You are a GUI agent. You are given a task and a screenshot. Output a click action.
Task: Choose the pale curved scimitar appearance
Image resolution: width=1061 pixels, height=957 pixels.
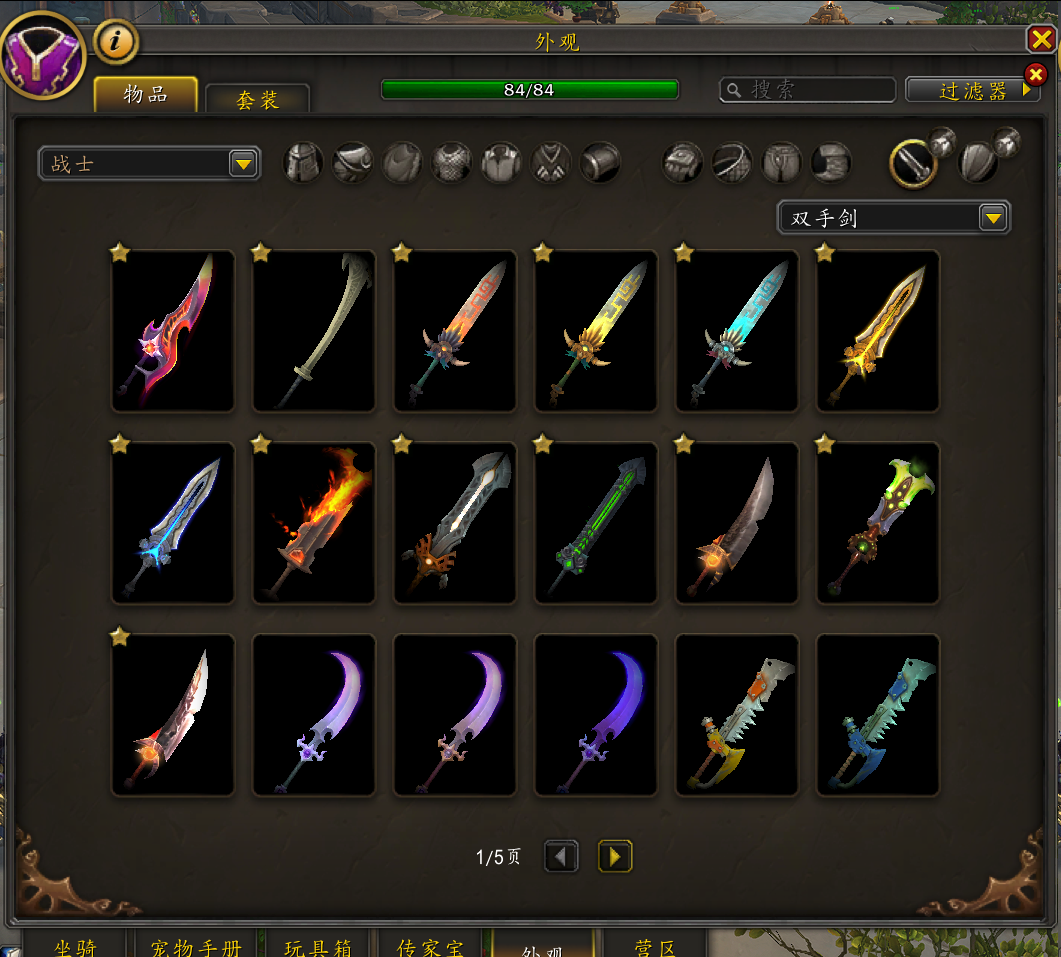314,331
